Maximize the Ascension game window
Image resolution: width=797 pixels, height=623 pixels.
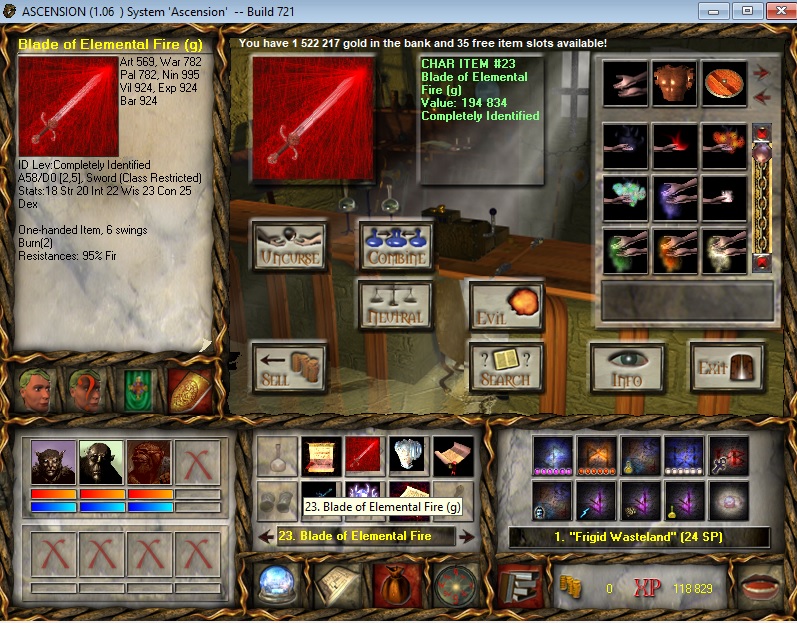[745, 10]
